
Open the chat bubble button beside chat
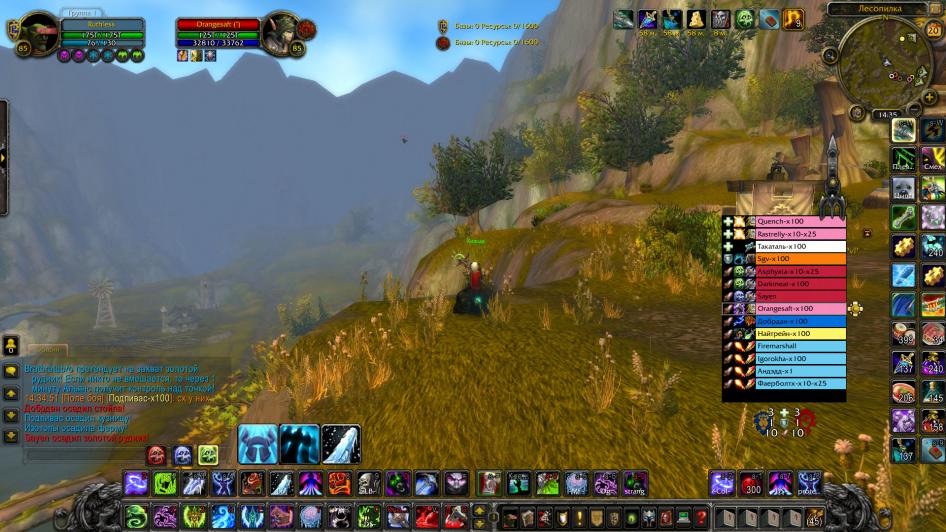11,370
